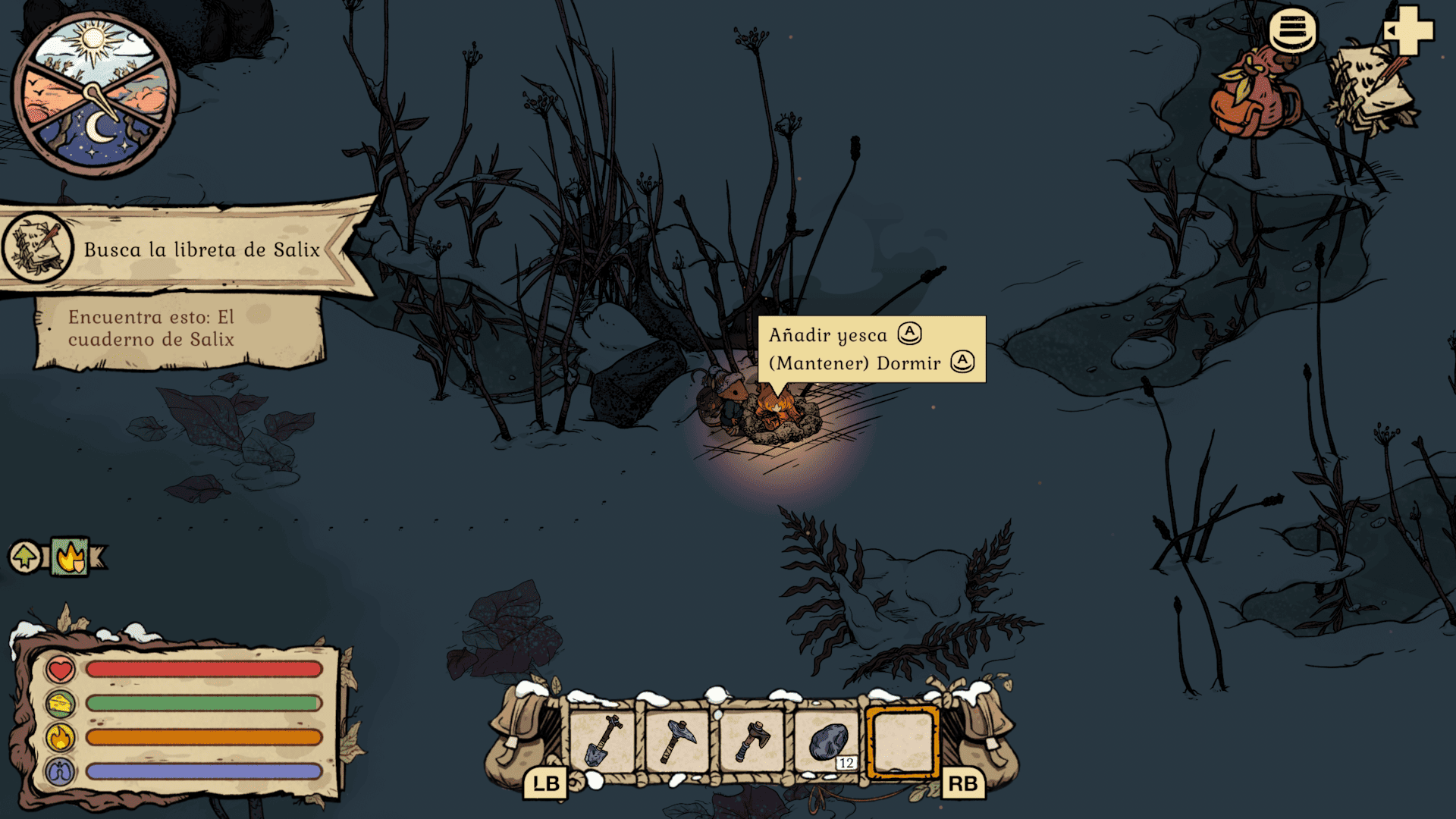Open the day-night cycle clock
This screenshot has height=819, width=1456.
(x=94, y=94)
